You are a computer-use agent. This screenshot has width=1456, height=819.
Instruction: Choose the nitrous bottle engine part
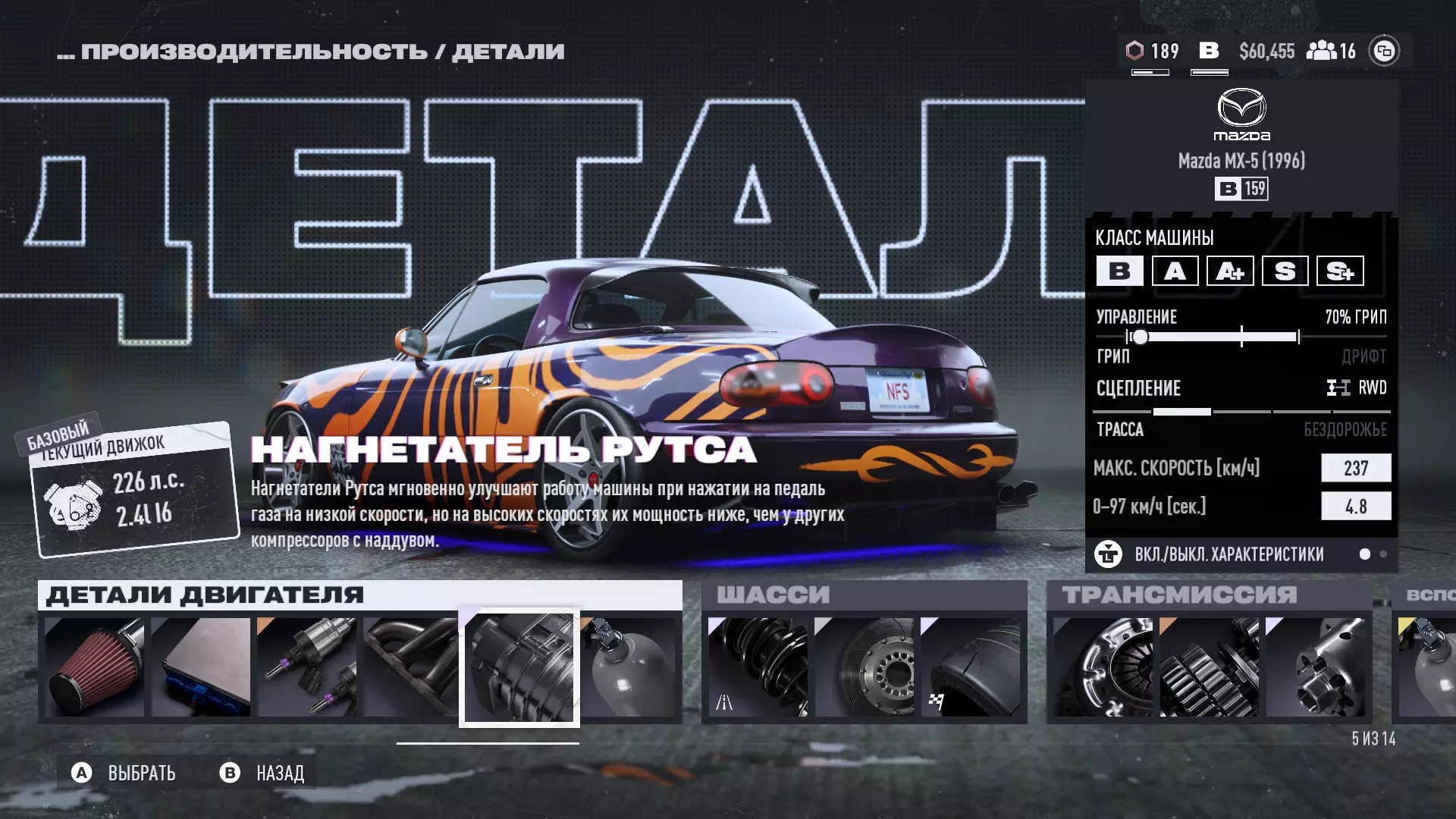click(628, 667)
